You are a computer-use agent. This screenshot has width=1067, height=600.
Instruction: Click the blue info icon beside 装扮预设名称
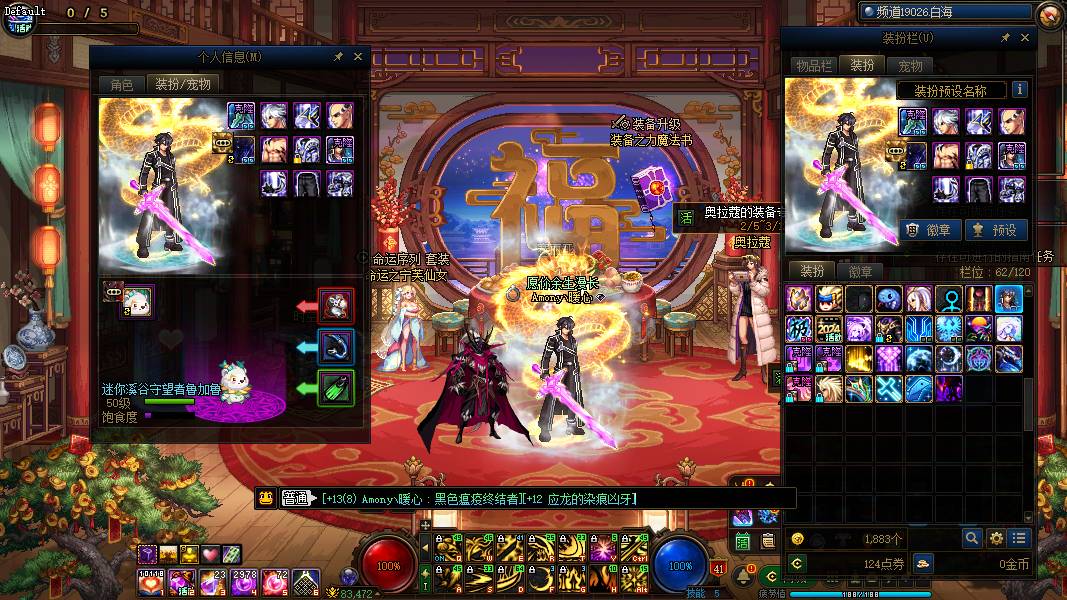tap(1019, 90)
